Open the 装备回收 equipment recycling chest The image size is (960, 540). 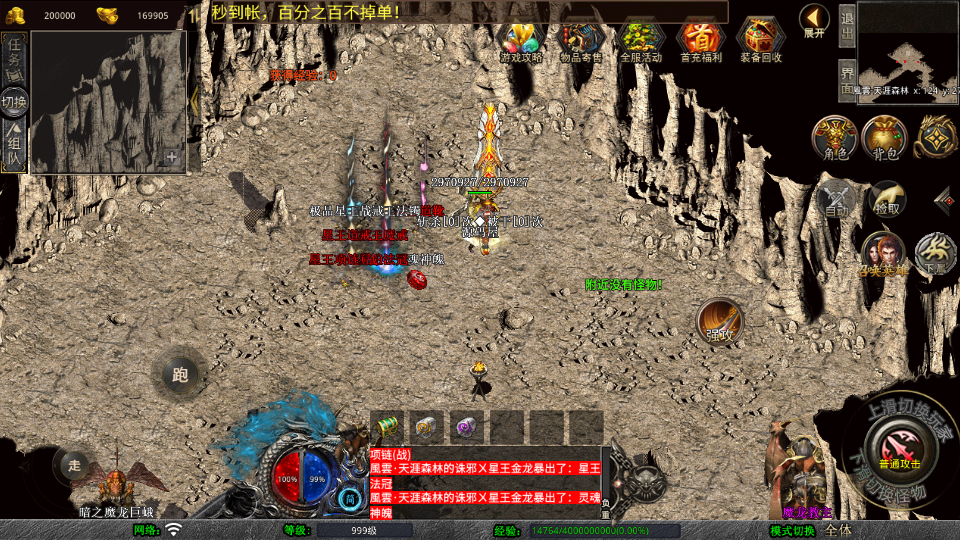(x=761, y=40)
